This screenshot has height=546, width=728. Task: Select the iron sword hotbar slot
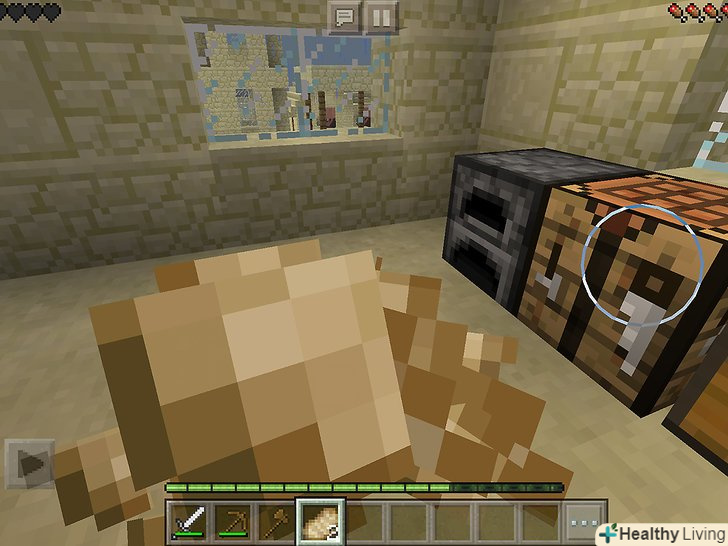[x=190, y=521]
